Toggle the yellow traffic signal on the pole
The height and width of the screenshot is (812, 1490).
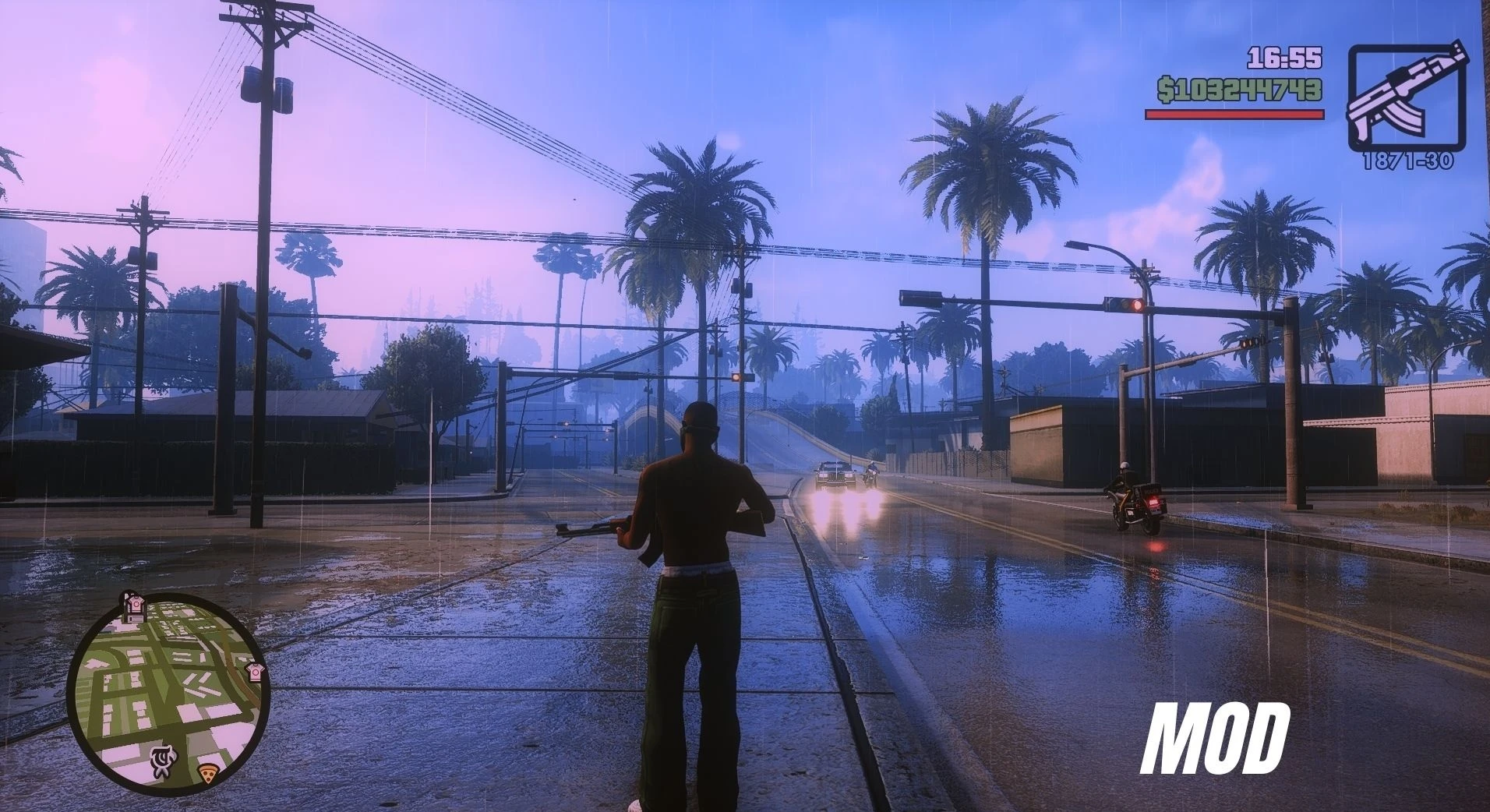(x=736, y=377)
